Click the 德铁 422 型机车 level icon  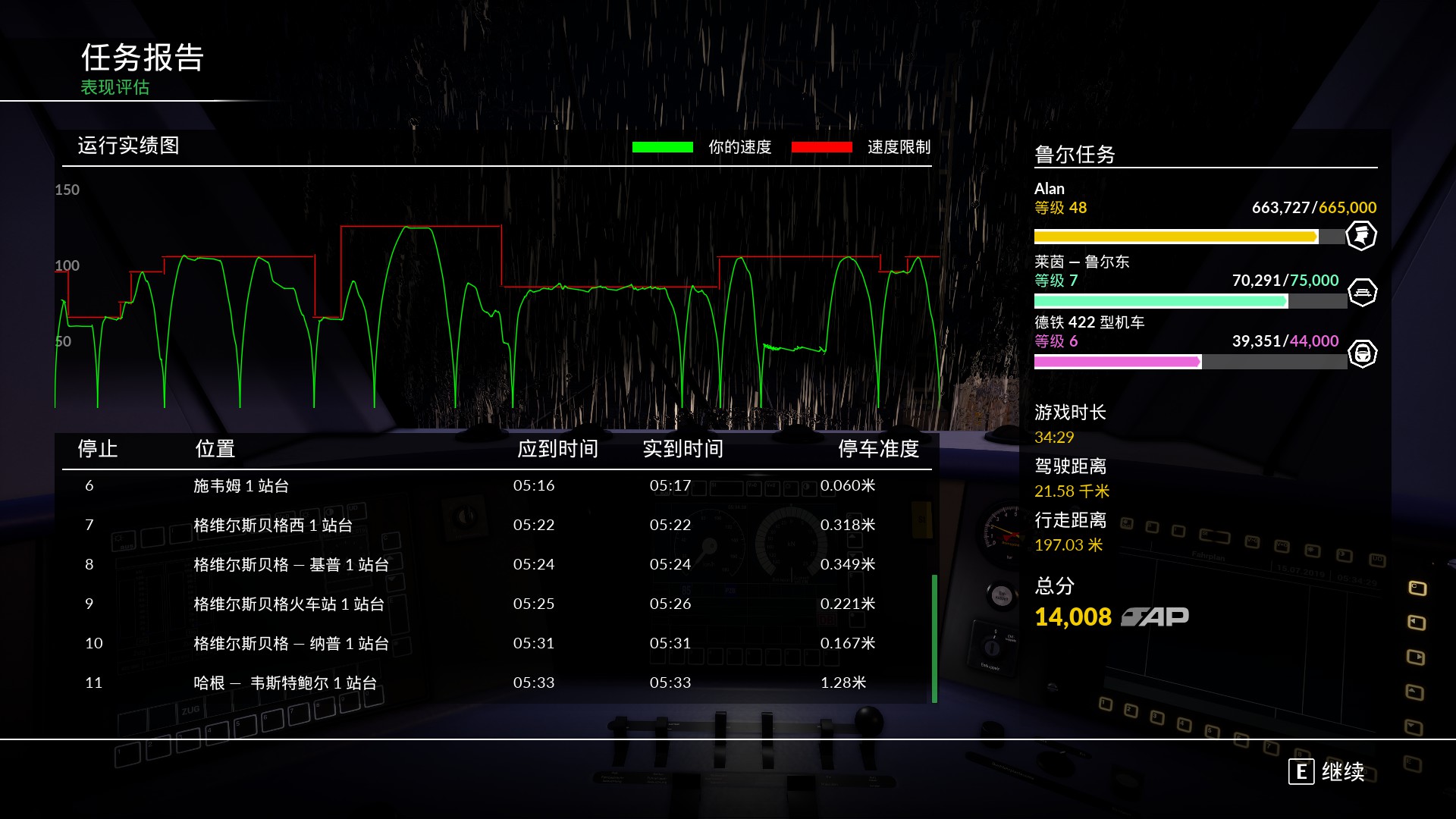coord(1362,353)
